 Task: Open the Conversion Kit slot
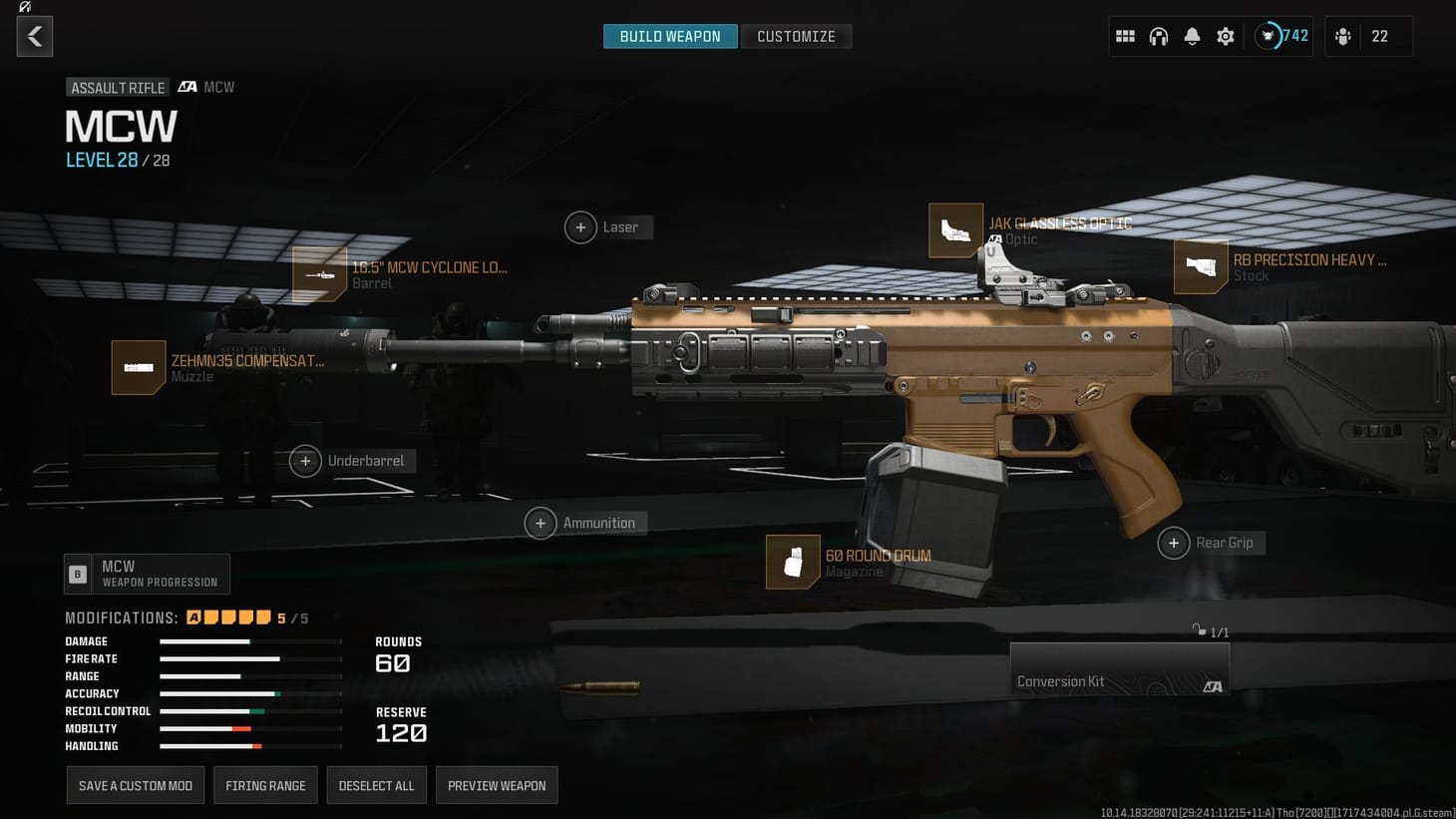click(1119, 668)
